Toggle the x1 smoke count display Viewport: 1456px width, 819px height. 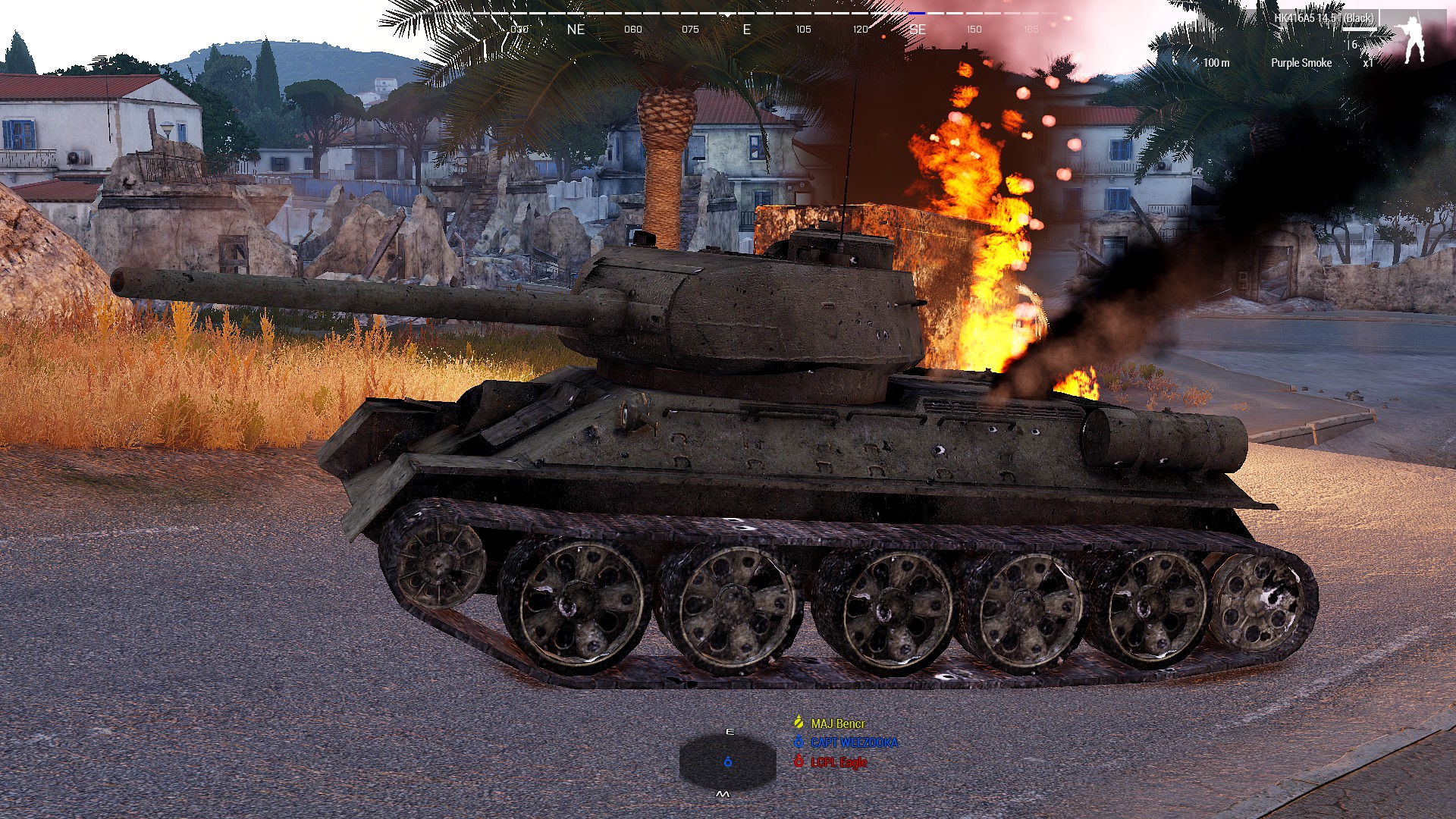pos(1367,62)
